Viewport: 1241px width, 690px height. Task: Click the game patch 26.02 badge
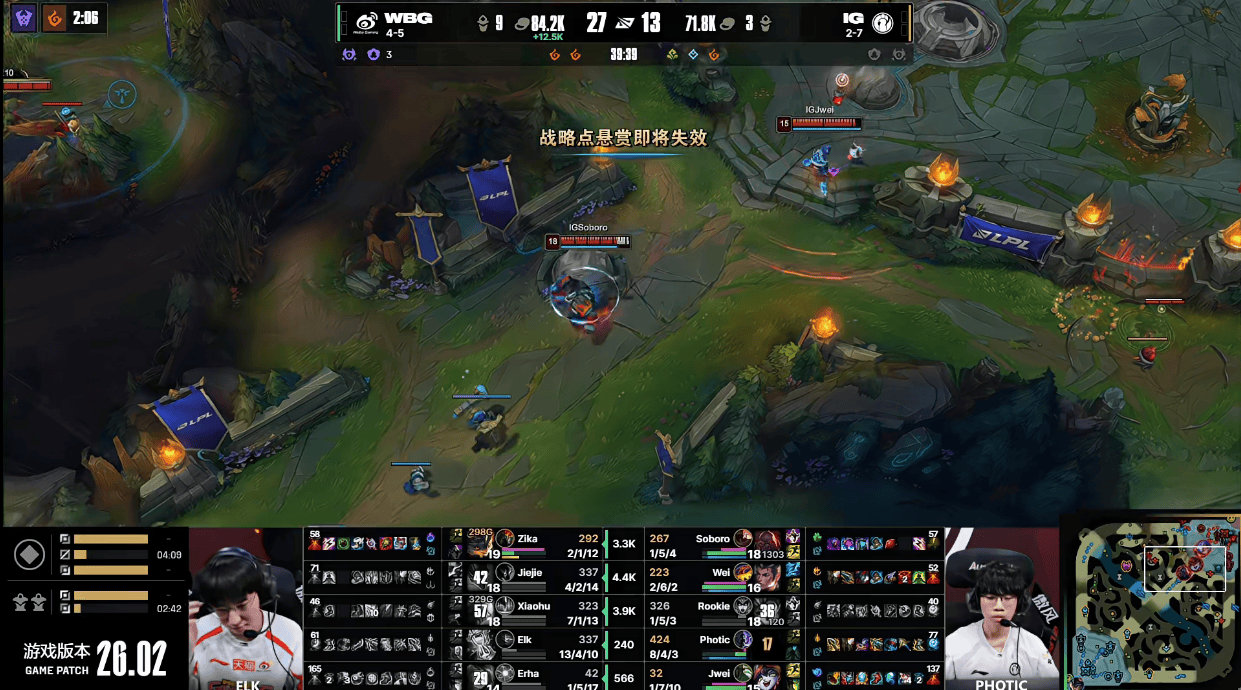click(95, 659)
